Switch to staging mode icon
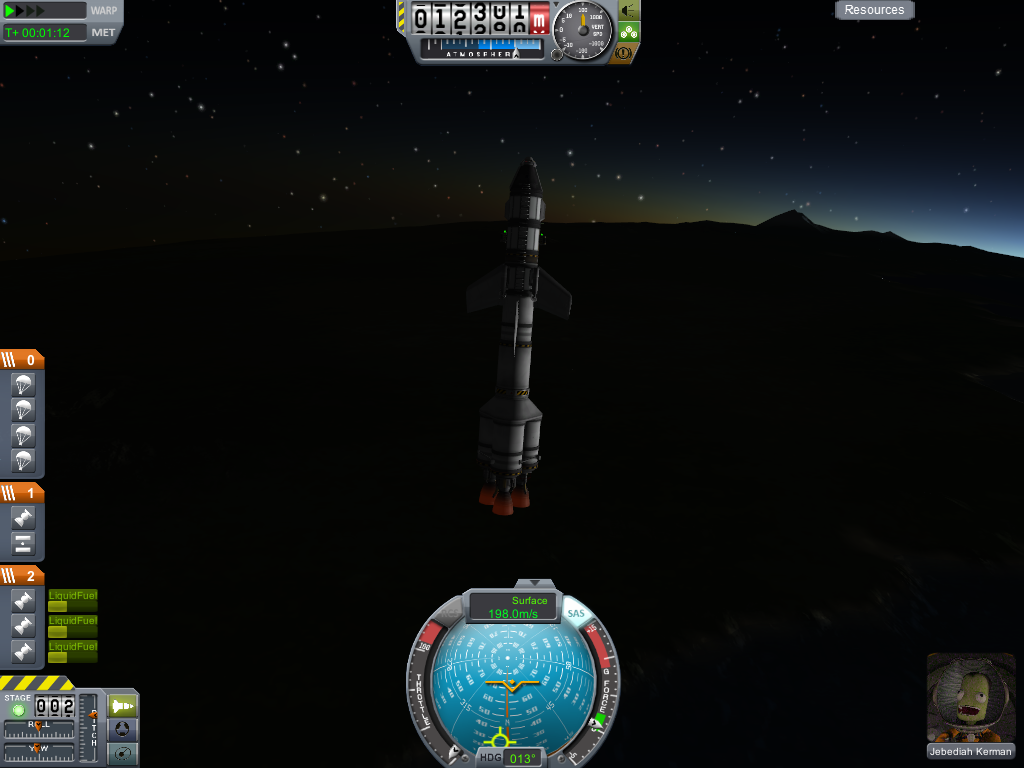The height and width of the screenshot is (768, 1024). click(x=123, y=705)
